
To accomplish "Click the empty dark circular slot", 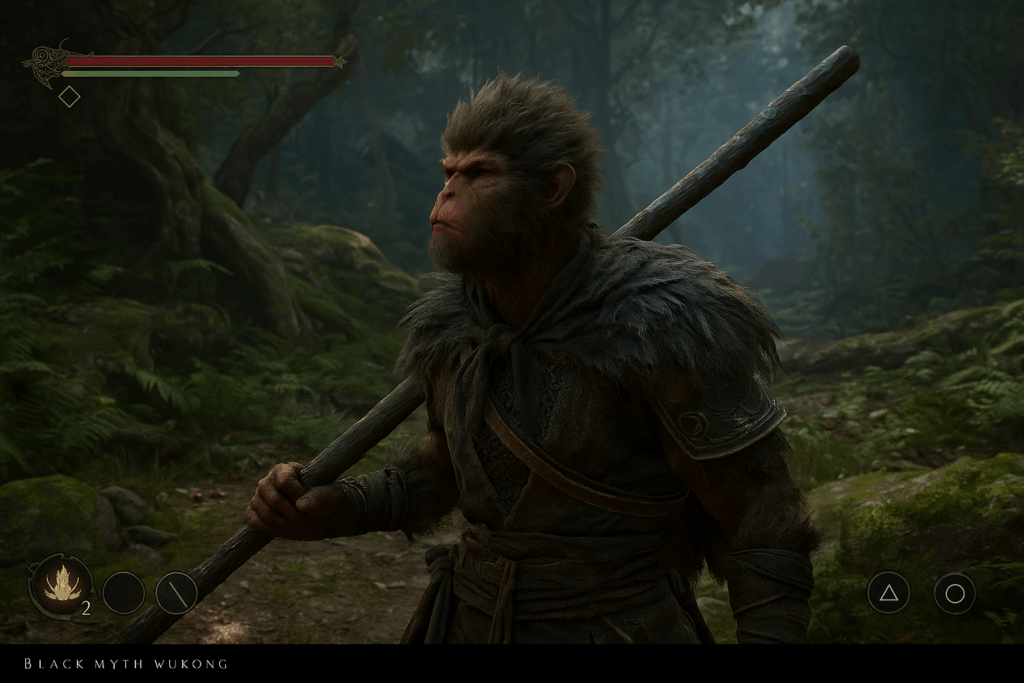I will coord(124,593).
